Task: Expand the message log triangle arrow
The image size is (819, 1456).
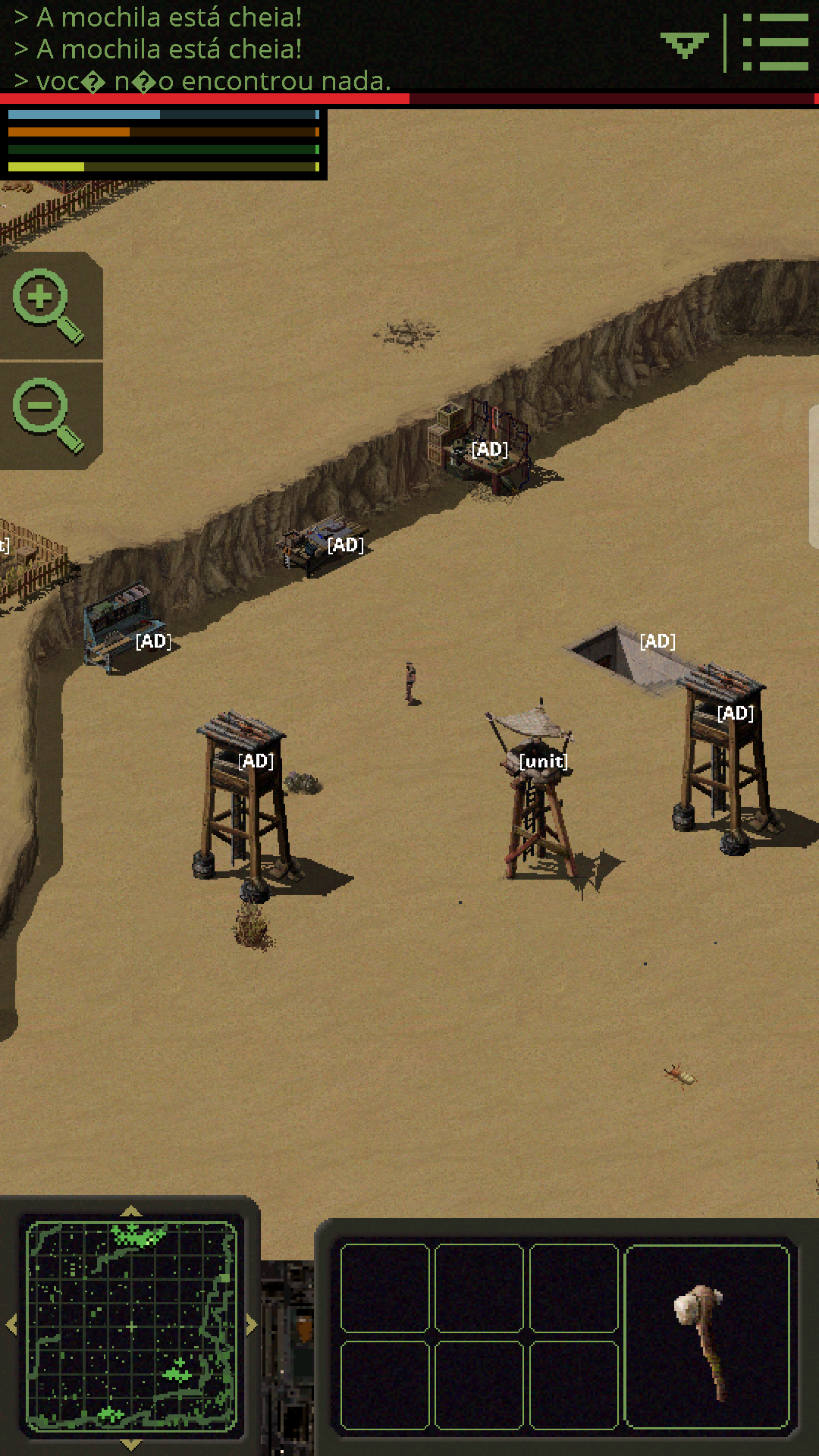Action: click(x=684, y=45)
